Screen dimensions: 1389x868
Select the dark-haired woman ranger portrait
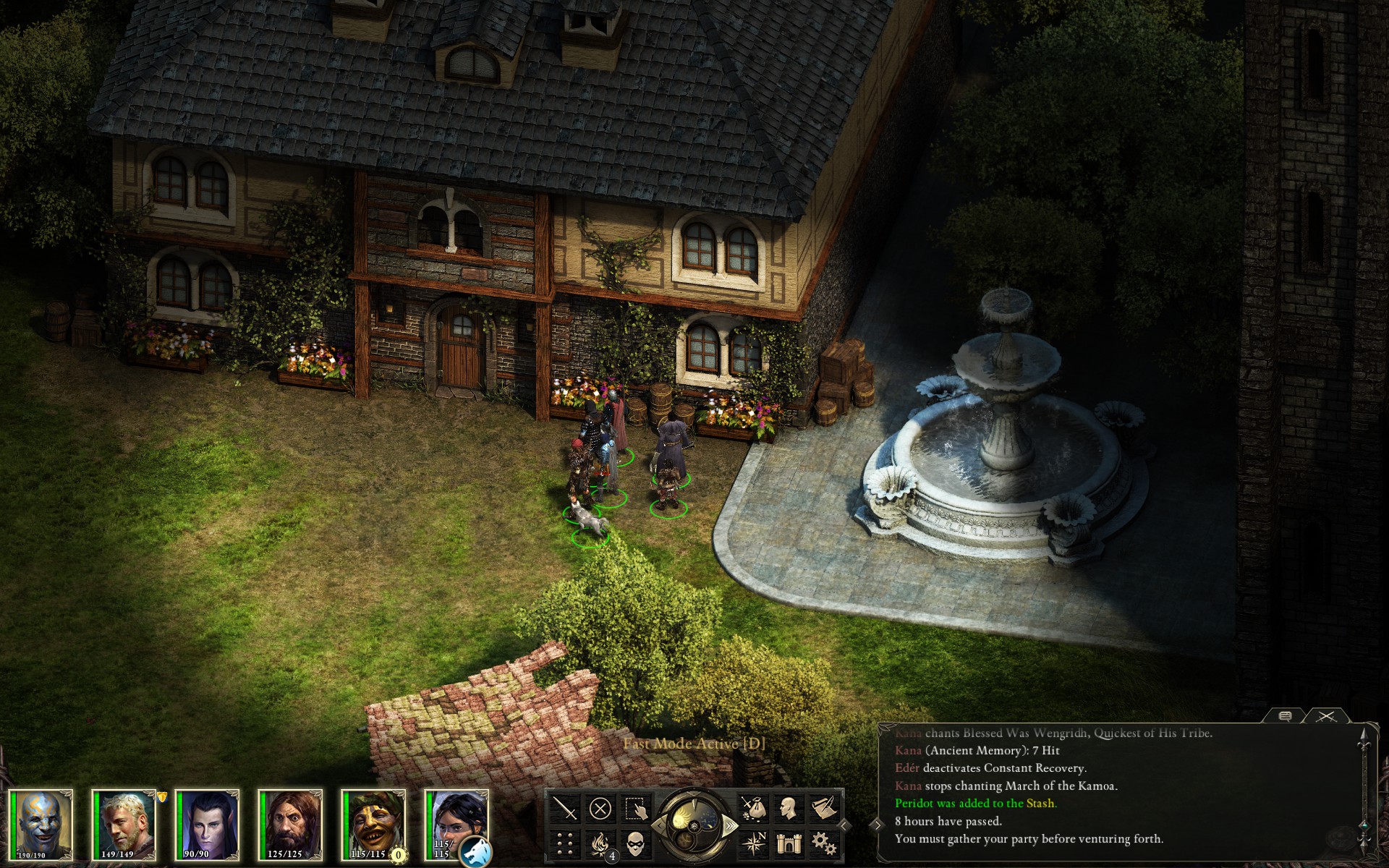point(454,817)
